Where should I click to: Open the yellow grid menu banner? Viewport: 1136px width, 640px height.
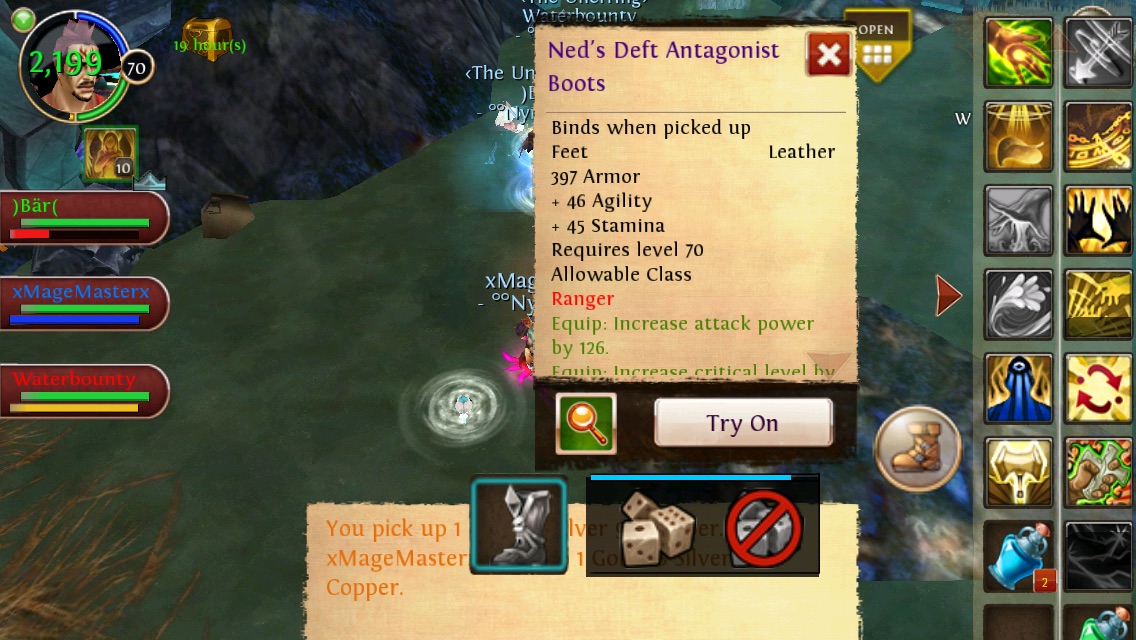coord(877,45)
